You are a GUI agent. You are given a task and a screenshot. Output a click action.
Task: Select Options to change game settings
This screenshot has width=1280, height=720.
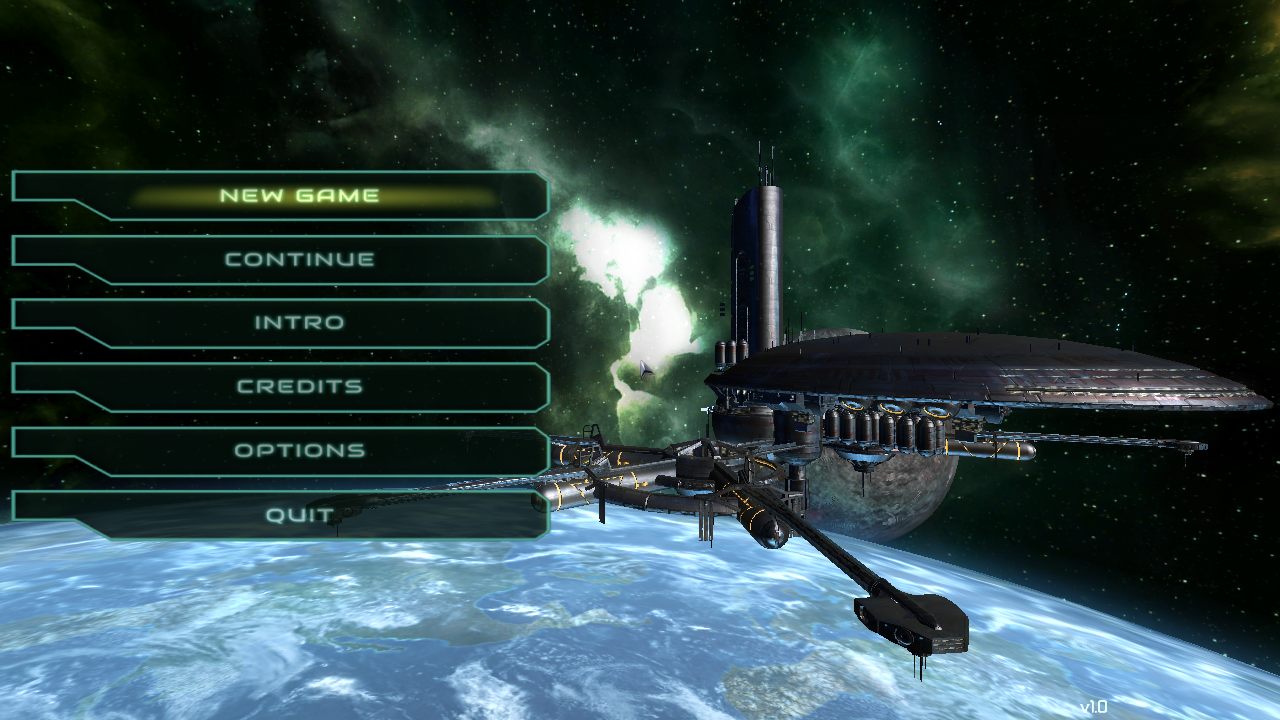[x=300, y=450]
